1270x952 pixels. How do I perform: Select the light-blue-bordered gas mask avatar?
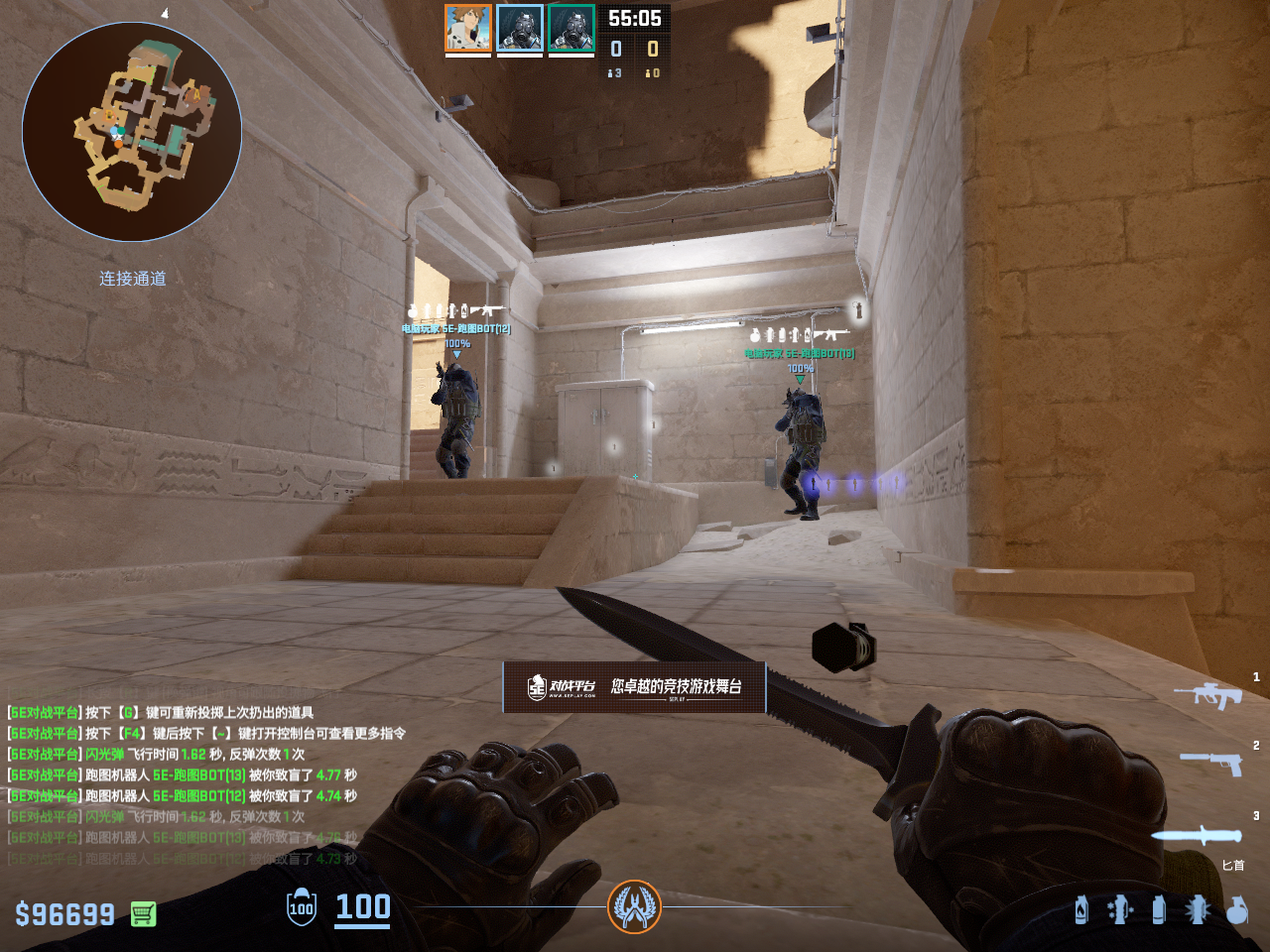click(x=520, y=28)
